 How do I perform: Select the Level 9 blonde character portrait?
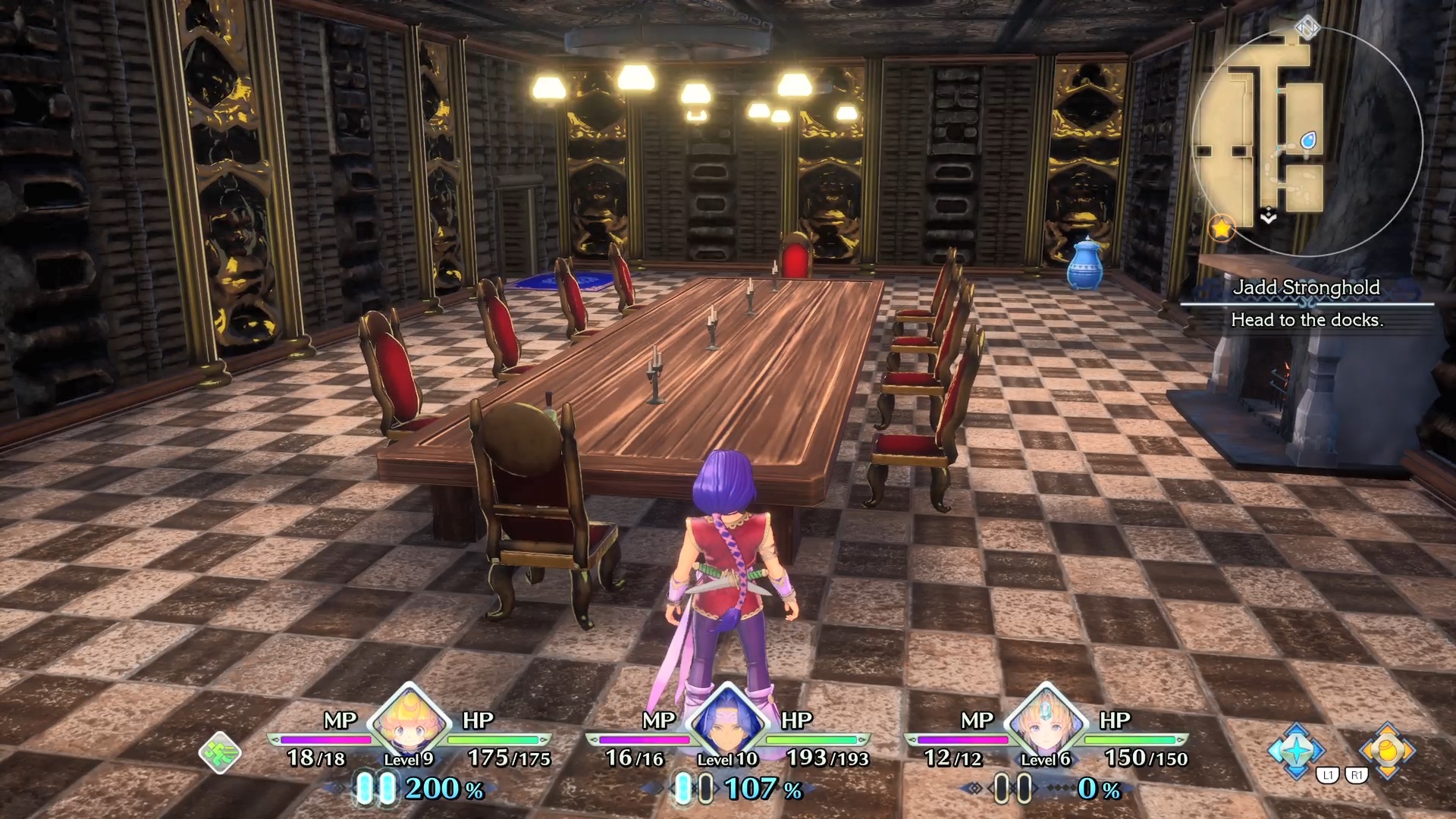click(409, 722)
